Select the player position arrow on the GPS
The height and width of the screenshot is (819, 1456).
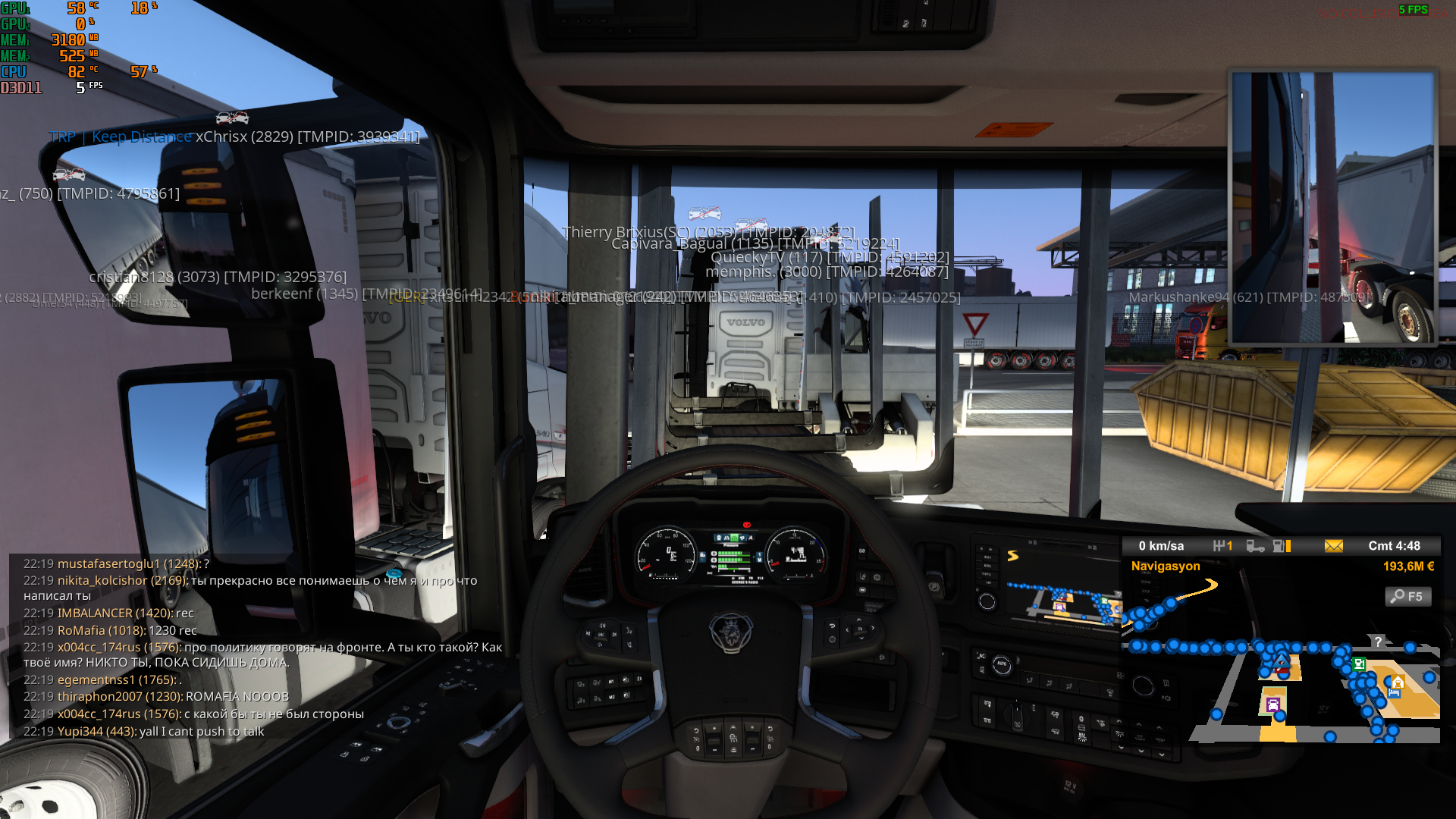1282,662
